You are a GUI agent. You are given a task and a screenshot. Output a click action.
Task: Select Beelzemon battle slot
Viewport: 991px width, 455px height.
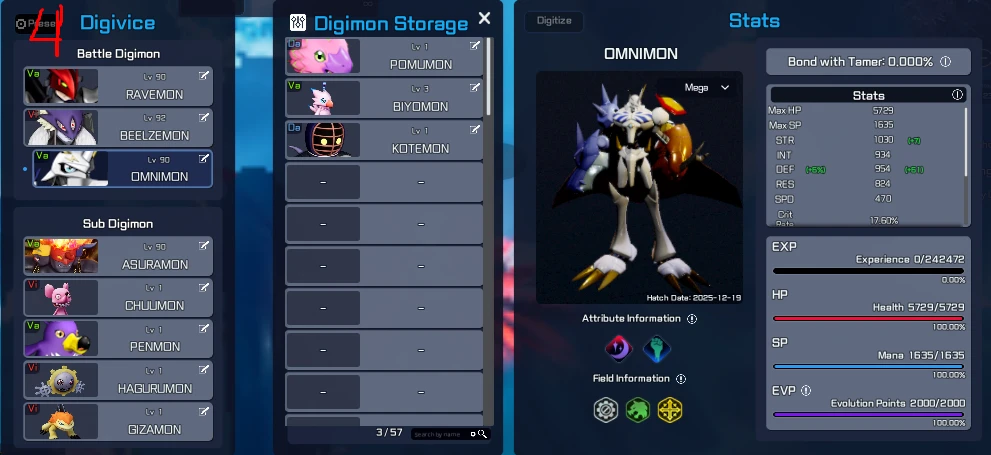[118, 128]
